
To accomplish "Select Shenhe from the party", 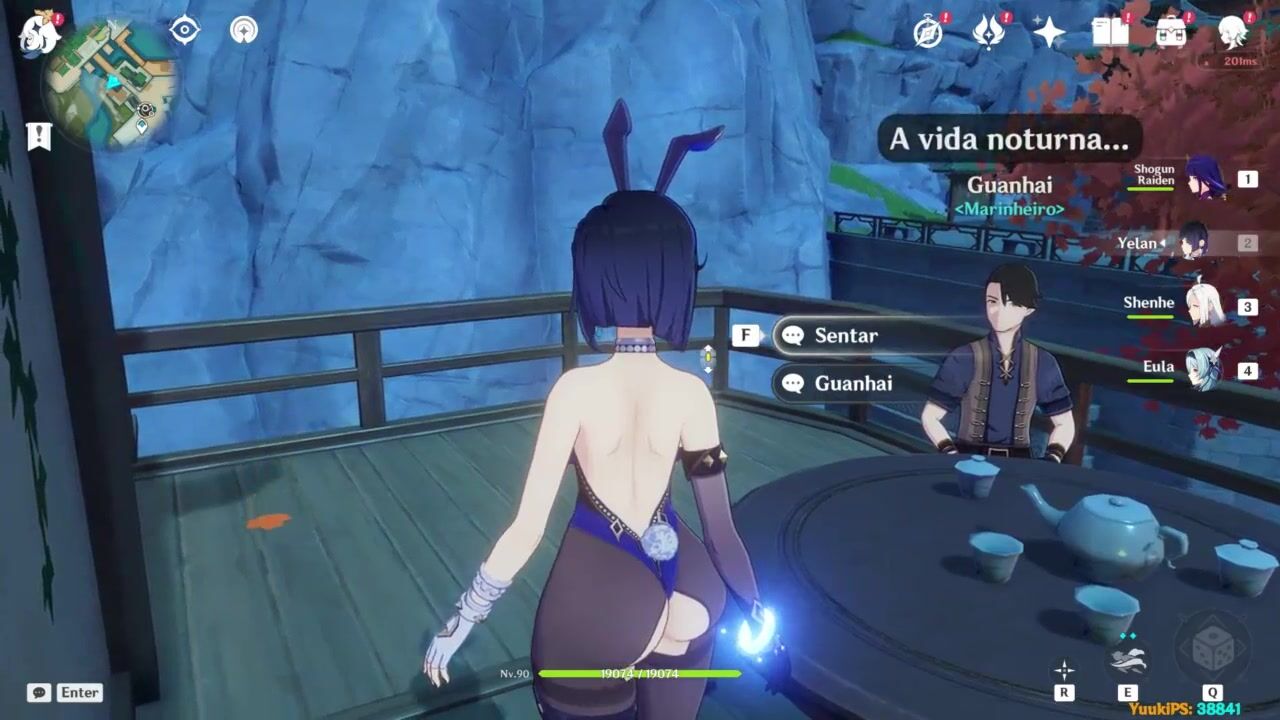I will (x=1205, y=305).
